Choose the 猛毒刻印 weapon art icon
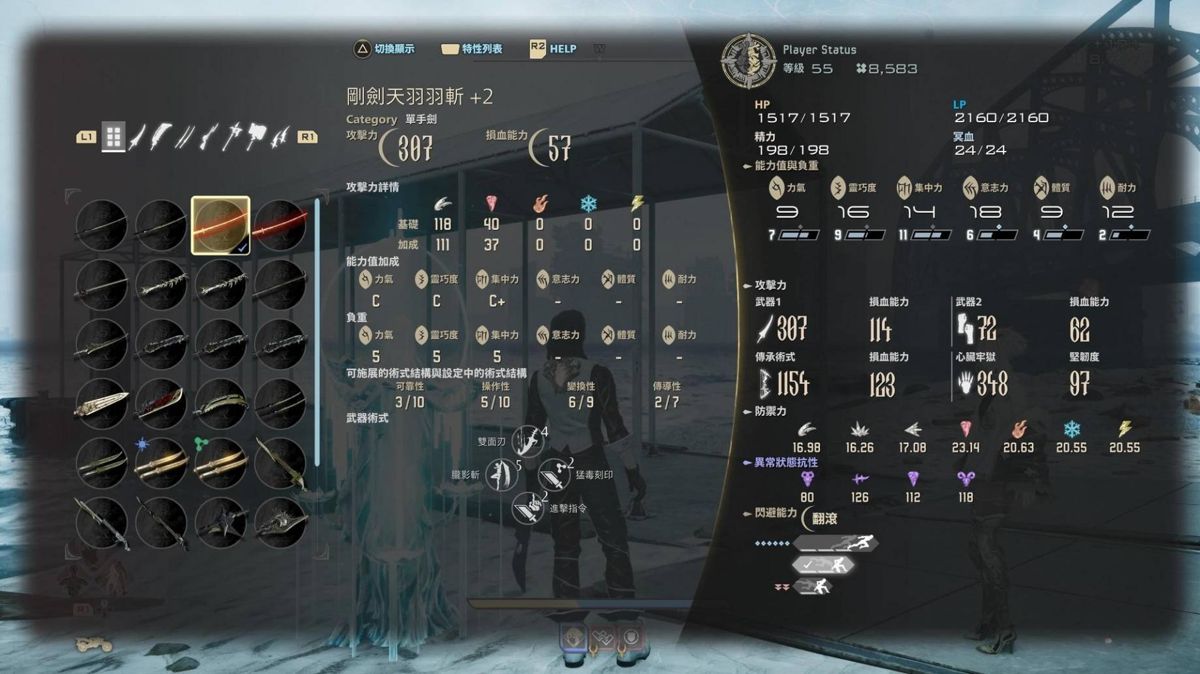The width and height of the screenshot is (1200, 674). click(553, 474)
